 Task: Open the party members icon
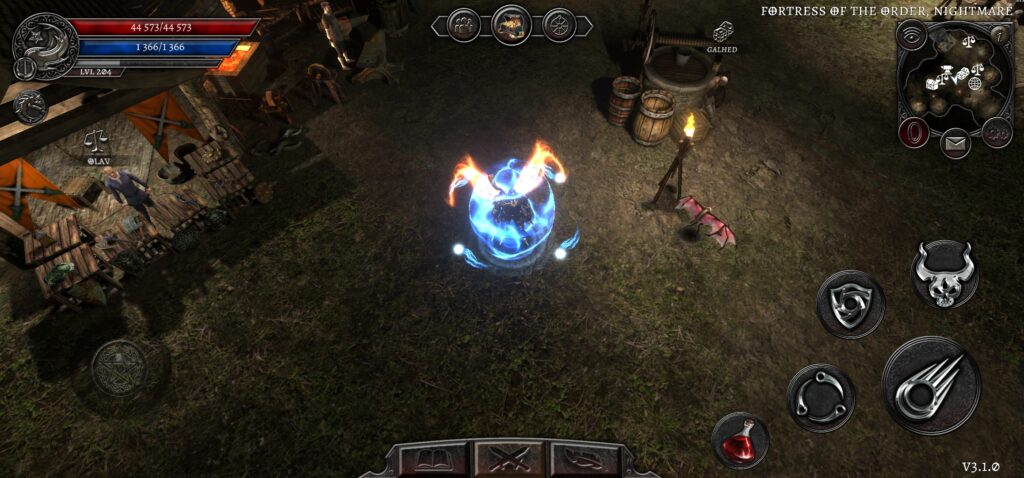coord(464,23)
